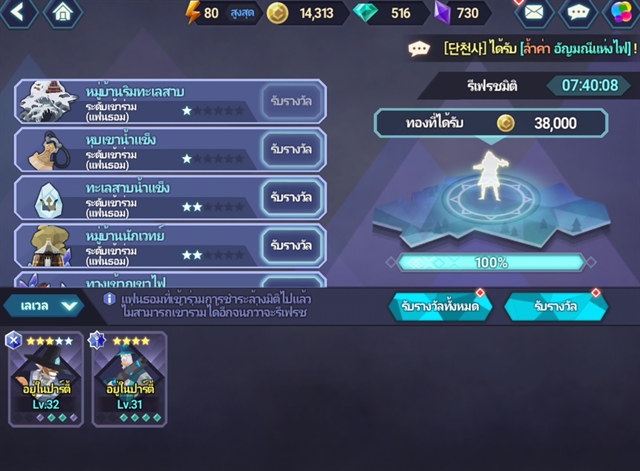Tap the purple crystal currency counter

(460, 13)
